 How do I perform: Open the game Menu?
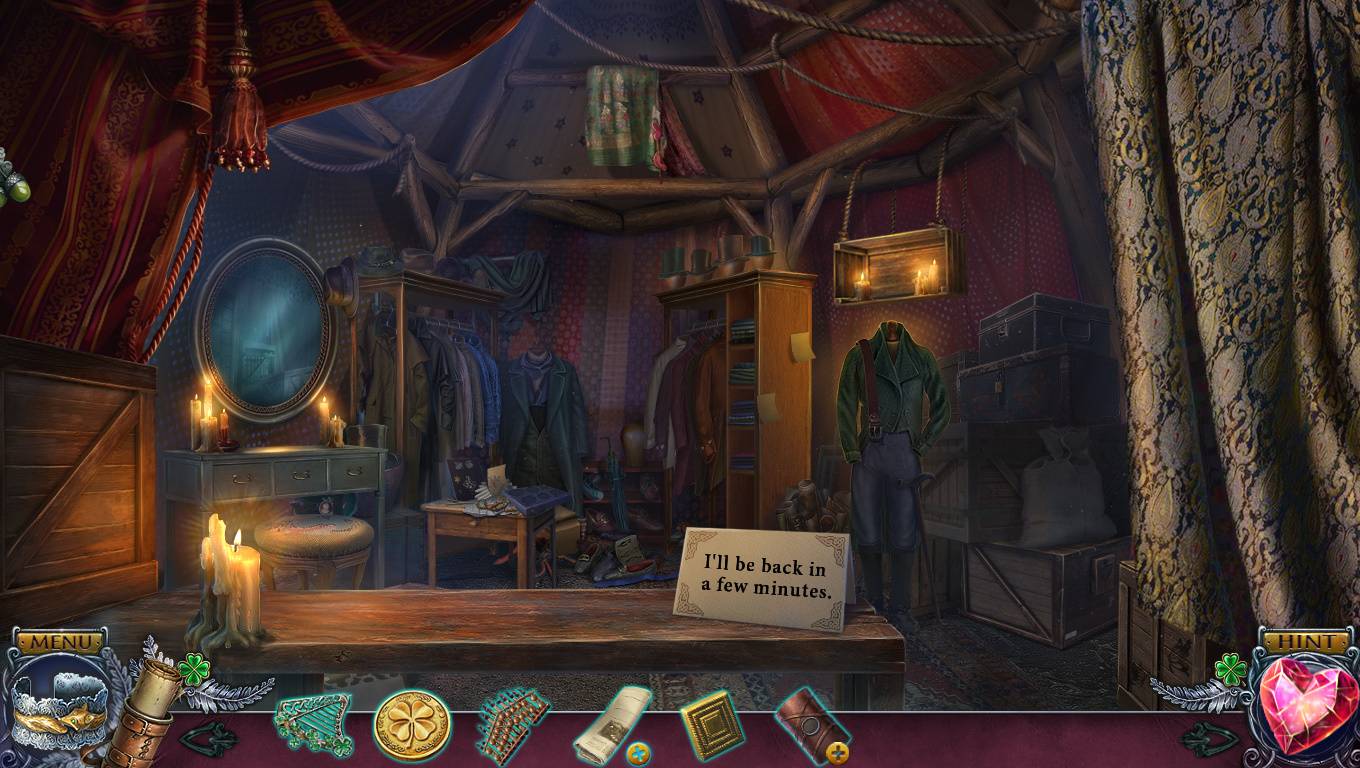[x=61, y=641]
